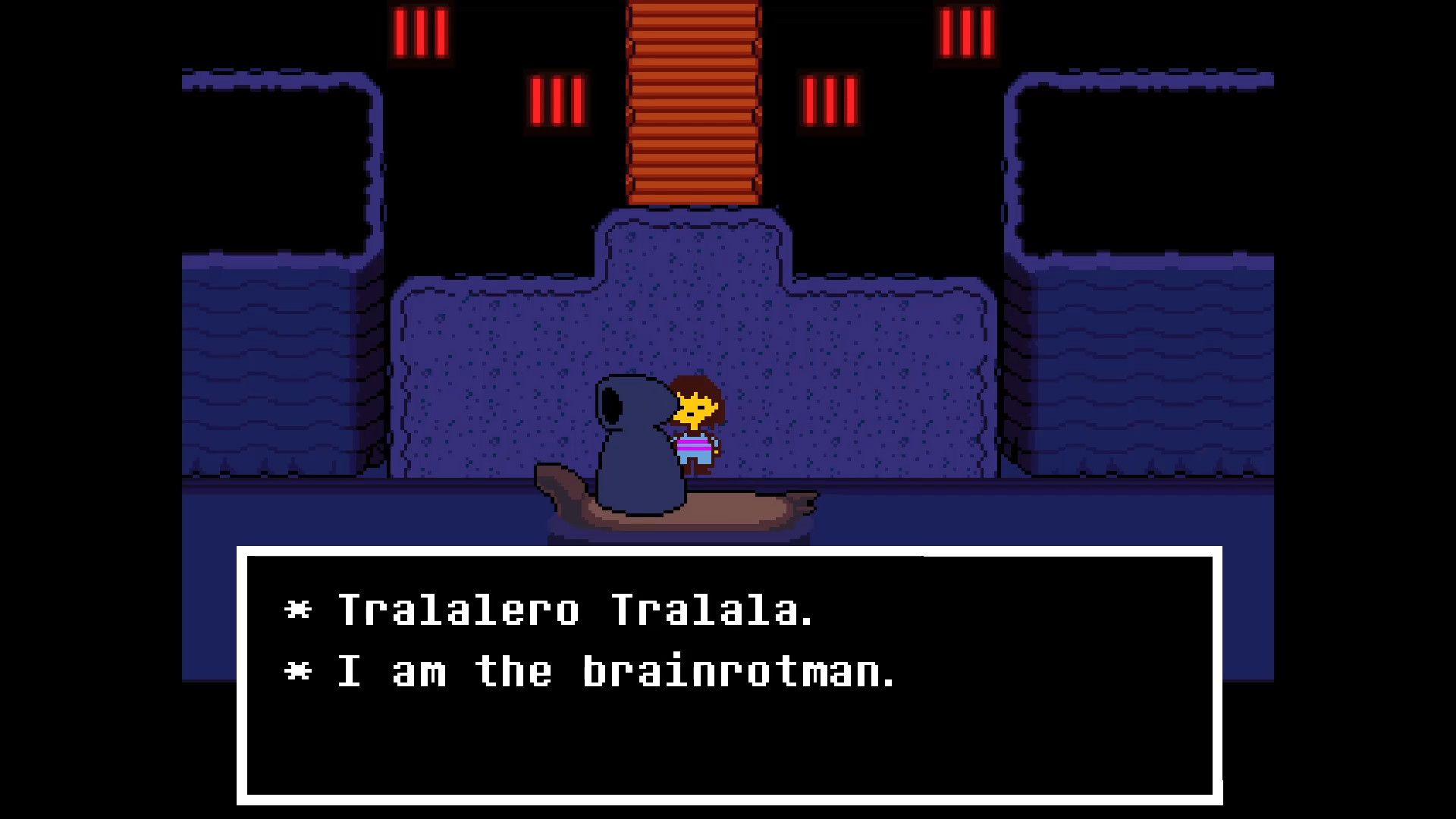Click the leftmost red triple-bar light
Image resolution: width=1456 pixels, height=819 pixels.
[x=419, y=33]
